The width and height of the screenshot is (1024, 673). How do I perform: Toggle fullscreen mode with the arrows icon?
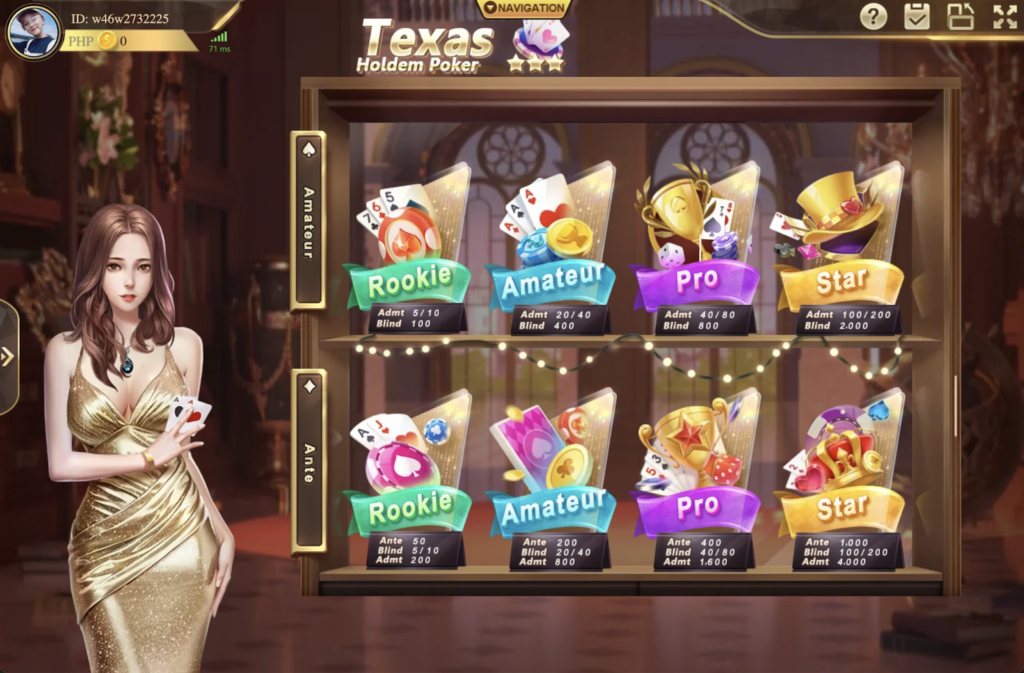pos(1004,16)
